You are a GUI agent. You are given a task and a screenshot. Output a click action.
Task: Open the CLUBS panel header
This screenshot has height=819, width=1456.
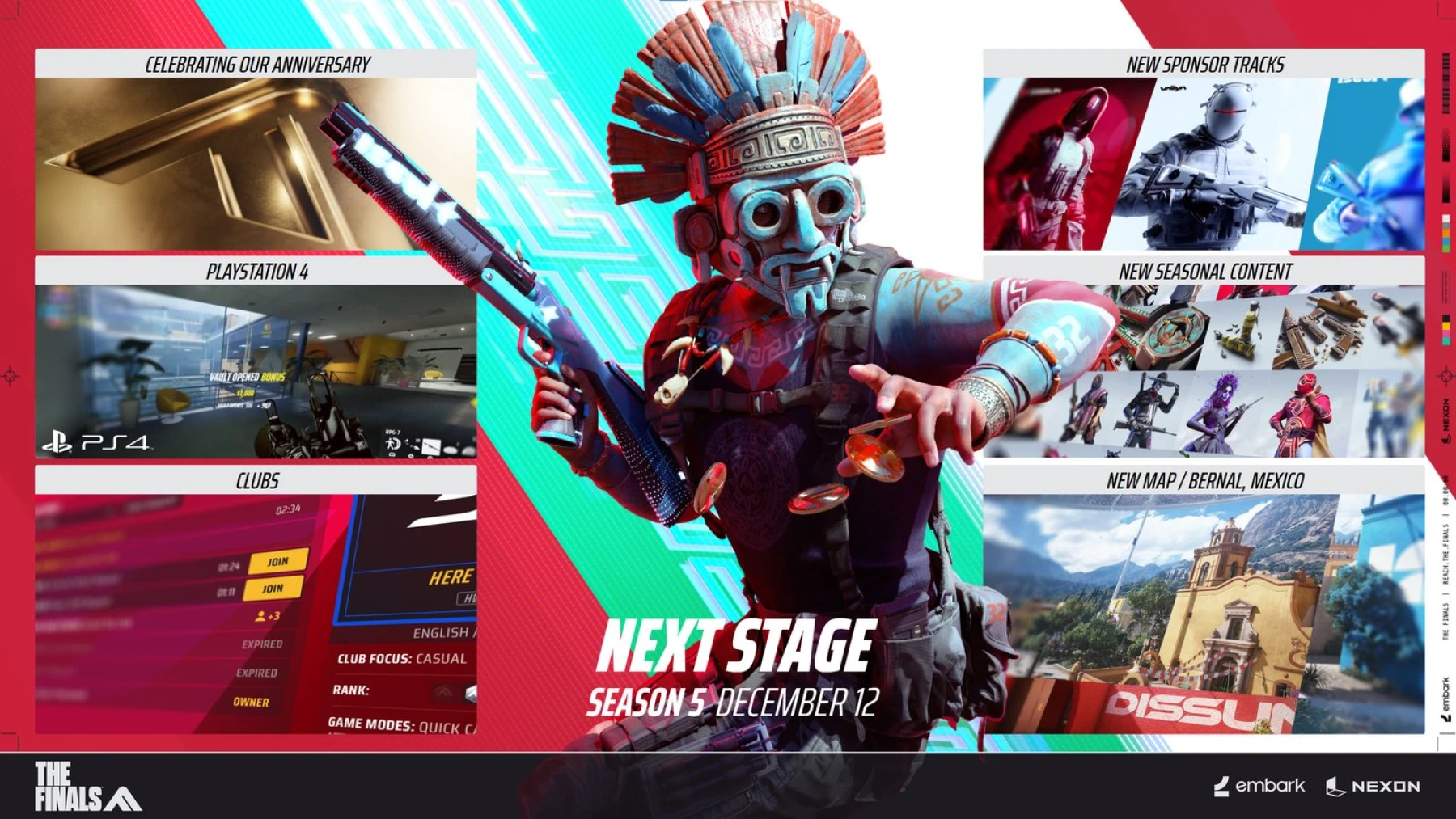(x=256, y=480)
